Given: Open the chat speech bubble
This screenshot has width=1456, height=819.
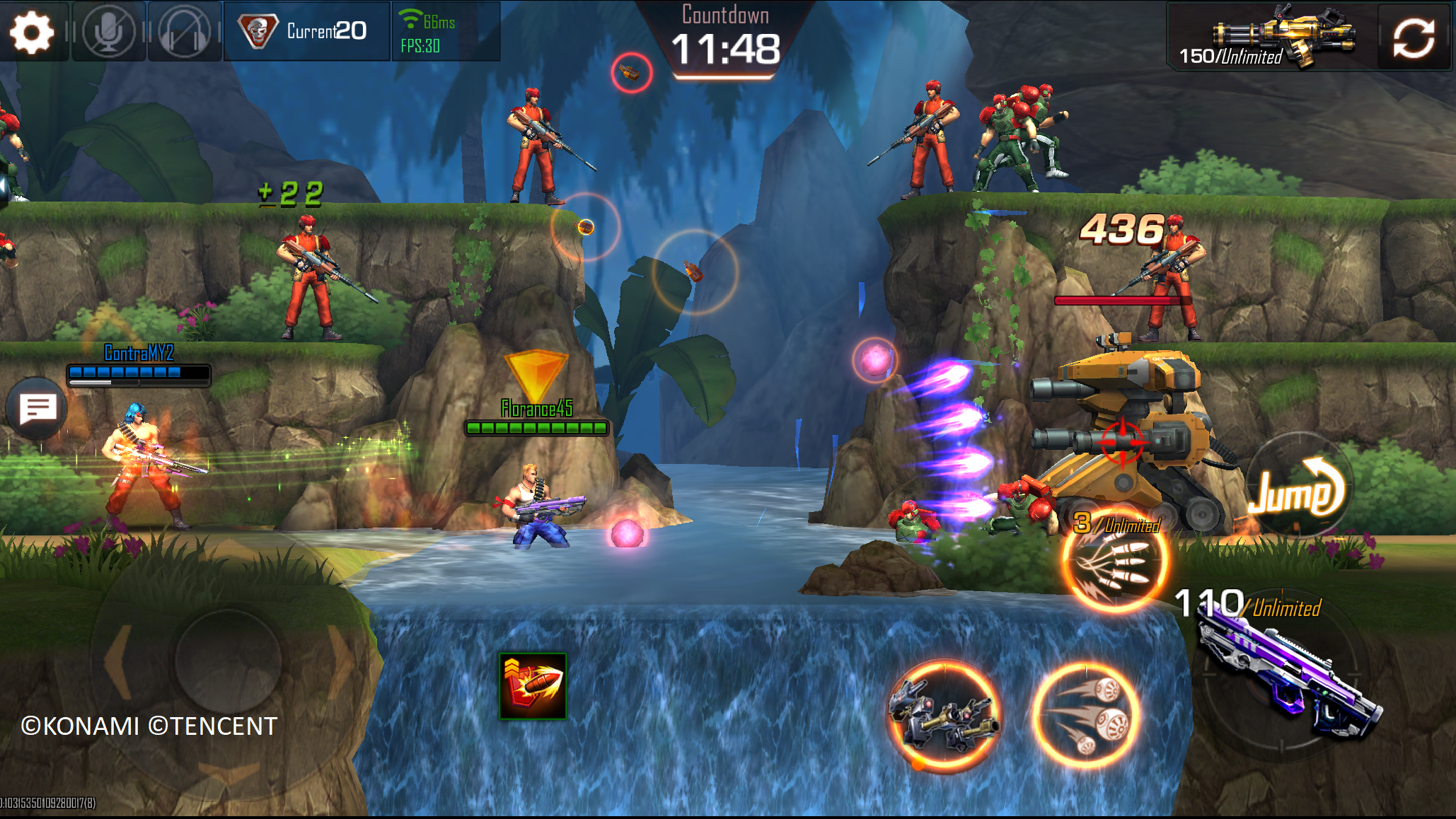Looking at the screenshot, I should point(37,409).
